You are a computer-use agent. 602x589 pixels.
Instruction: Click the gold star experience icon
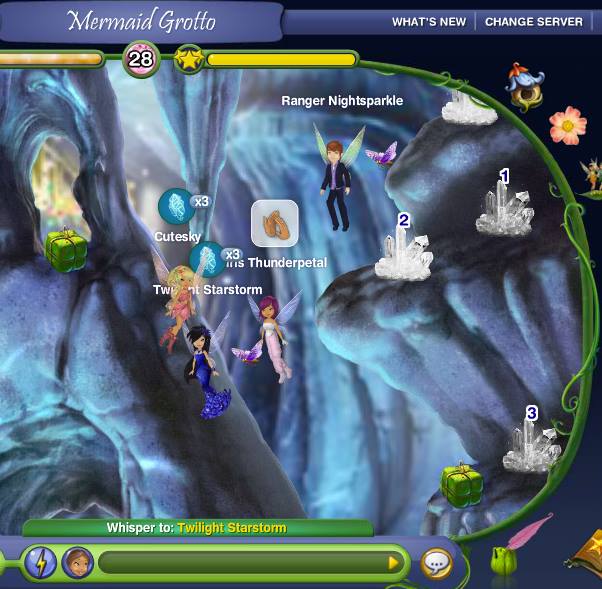[x=188, y=60]
